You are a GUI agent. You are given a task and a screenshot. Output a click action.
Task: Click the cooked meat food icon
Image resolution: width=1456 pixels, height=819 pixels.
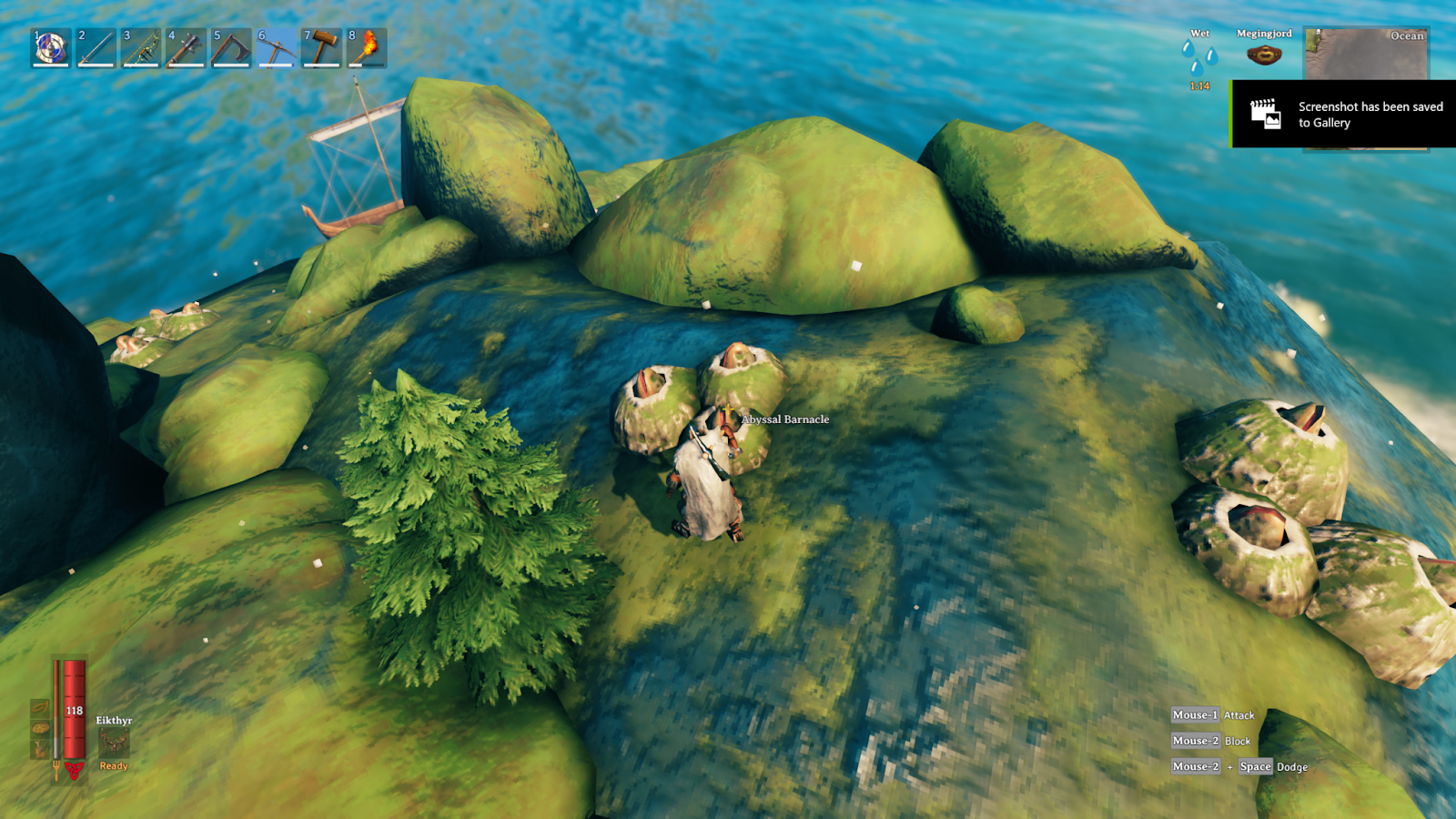[x=40, y=749]
